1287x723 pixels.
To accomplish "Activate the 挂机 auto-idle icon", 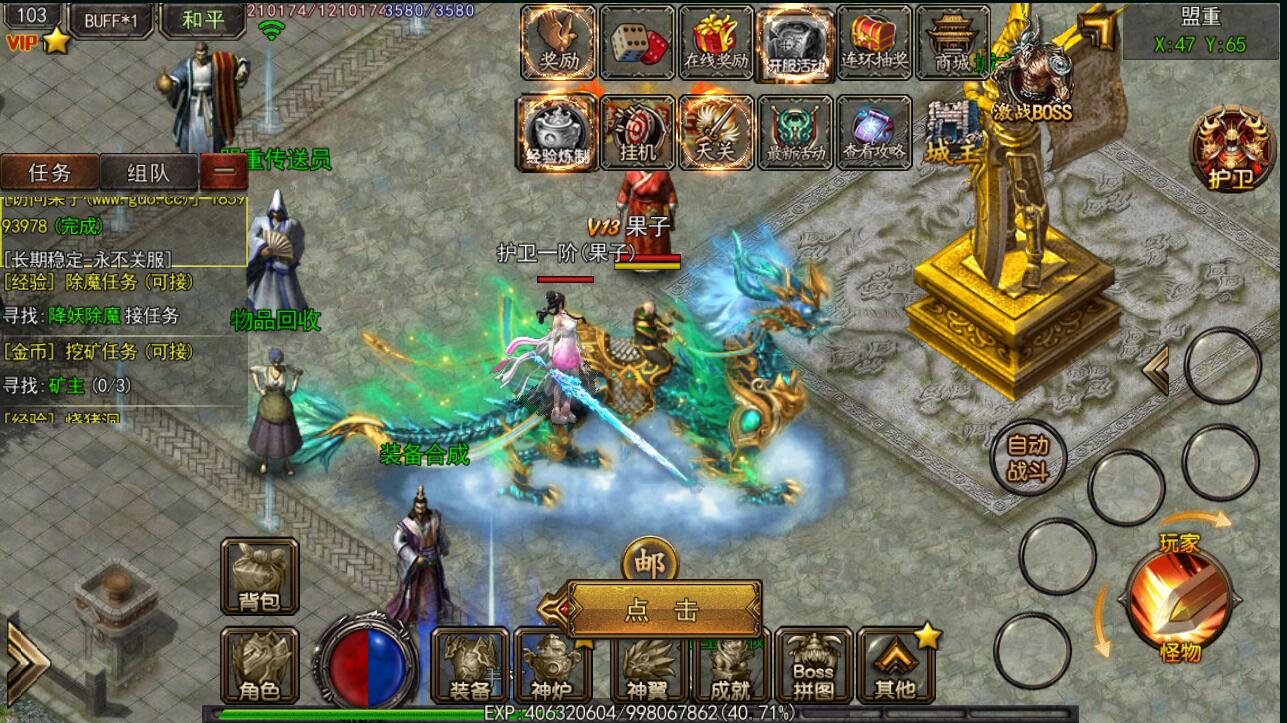I will click(x=637, y=133).
